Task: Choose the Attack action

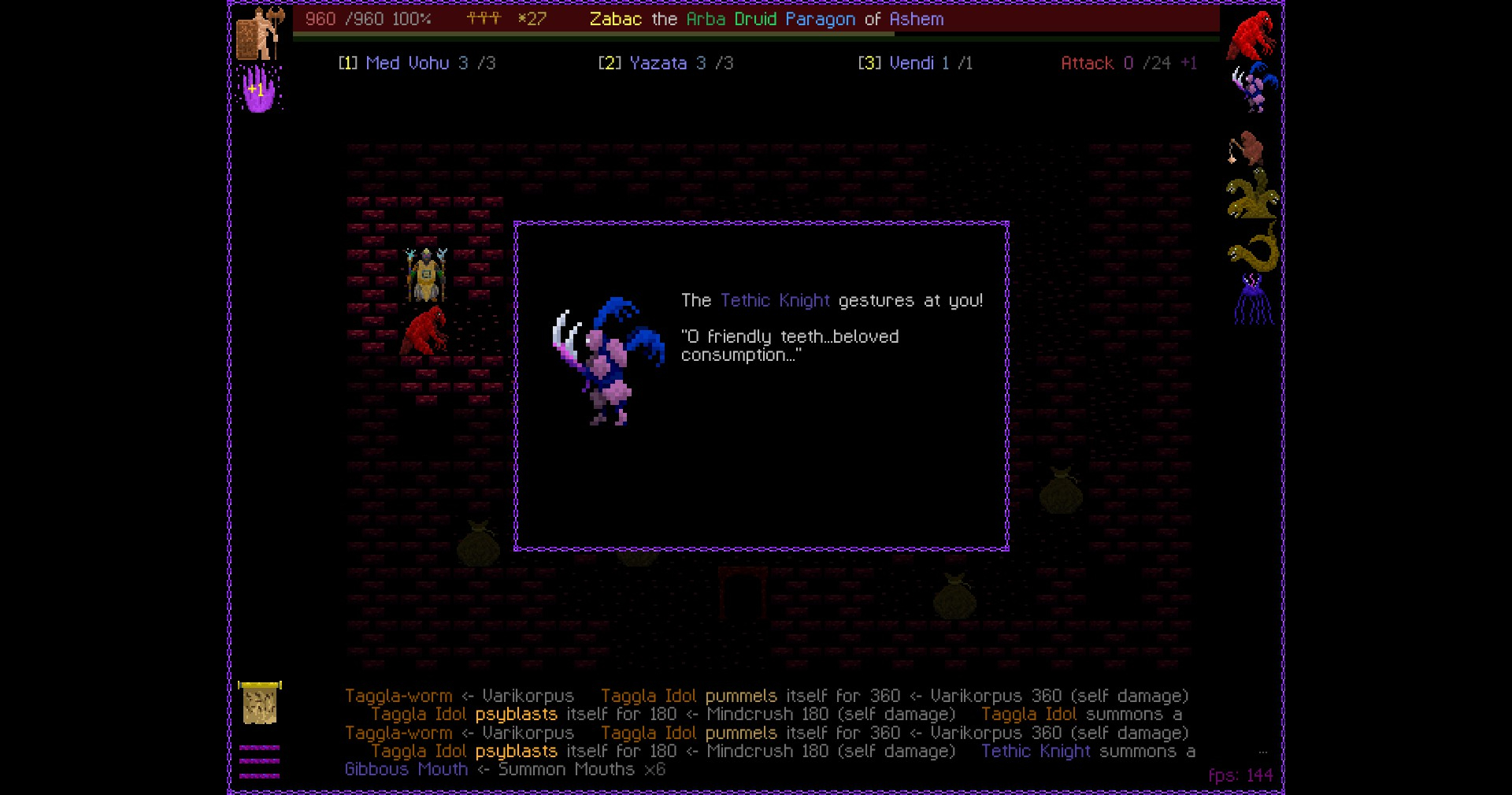Action: (x=1128, y=63)
